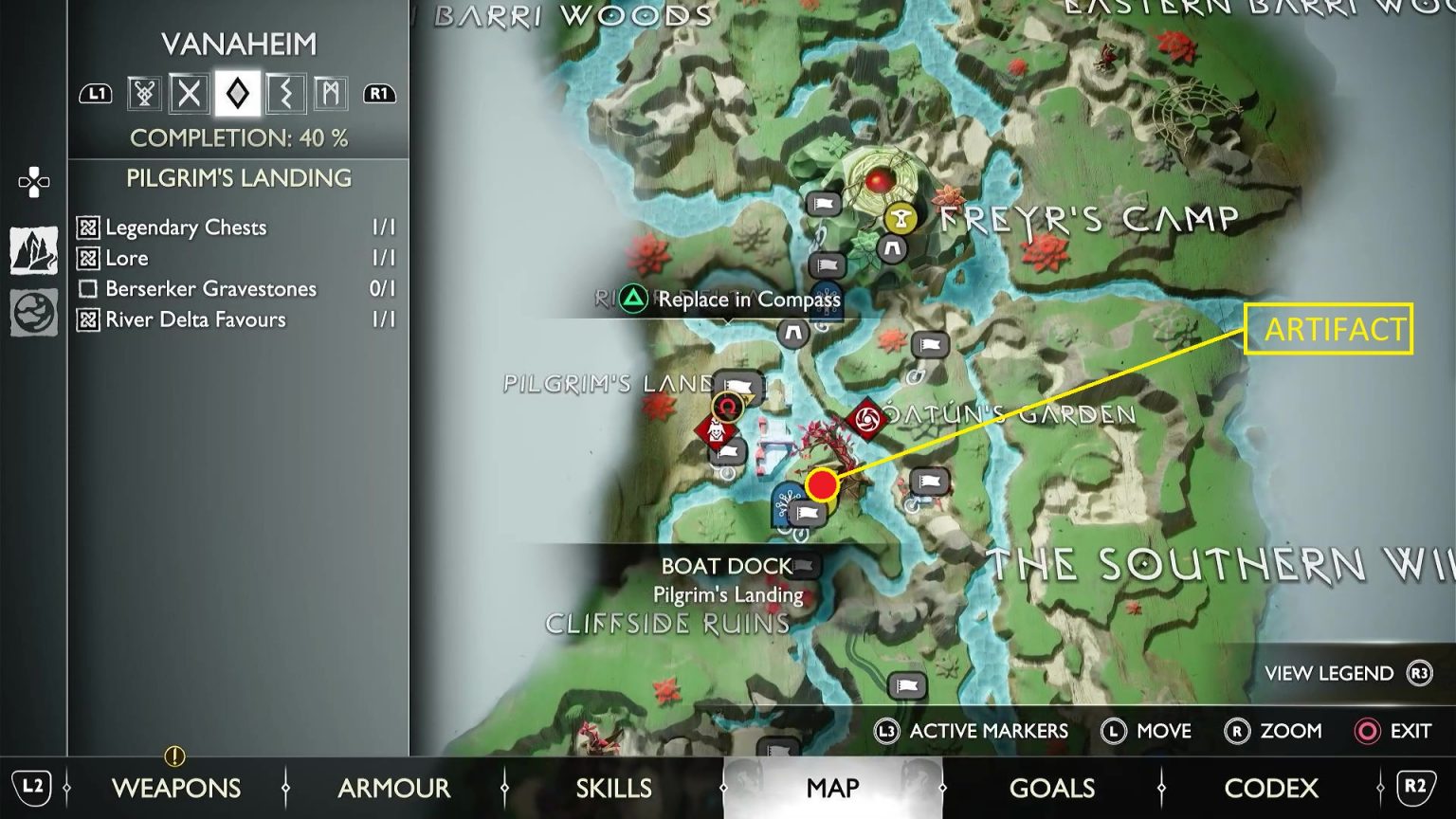Open the mountain region view icon
The width and height of the screenshot is (1456, 819).
34,251
